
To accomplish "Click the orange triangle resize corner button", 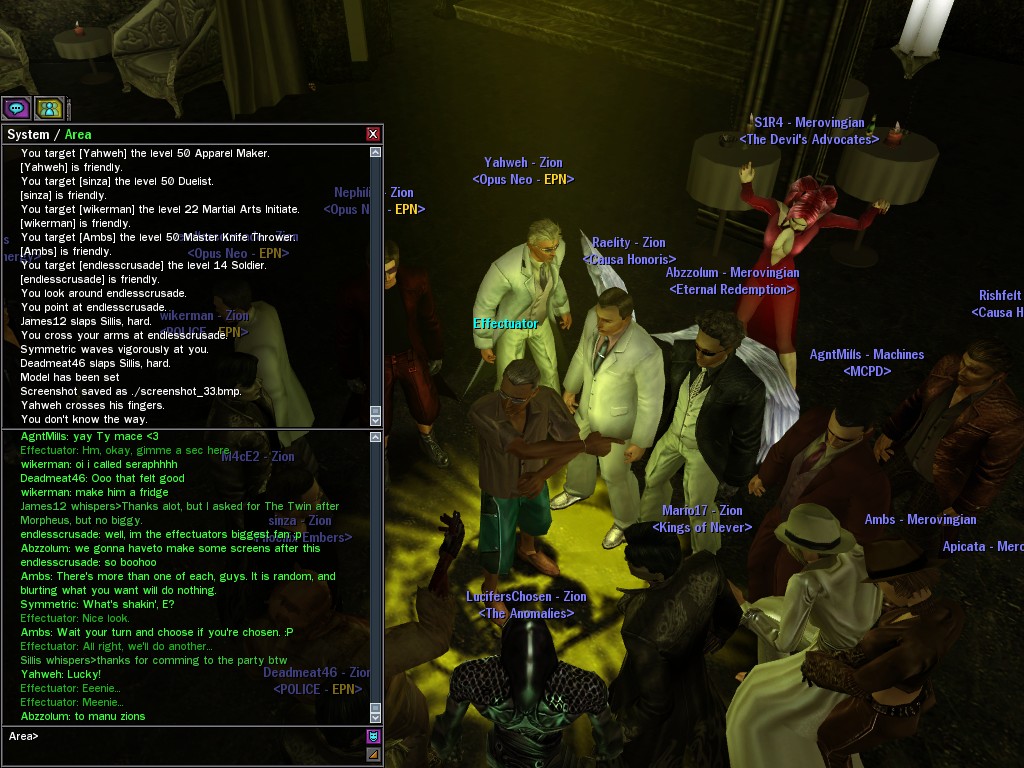I will tap(373, 754).
